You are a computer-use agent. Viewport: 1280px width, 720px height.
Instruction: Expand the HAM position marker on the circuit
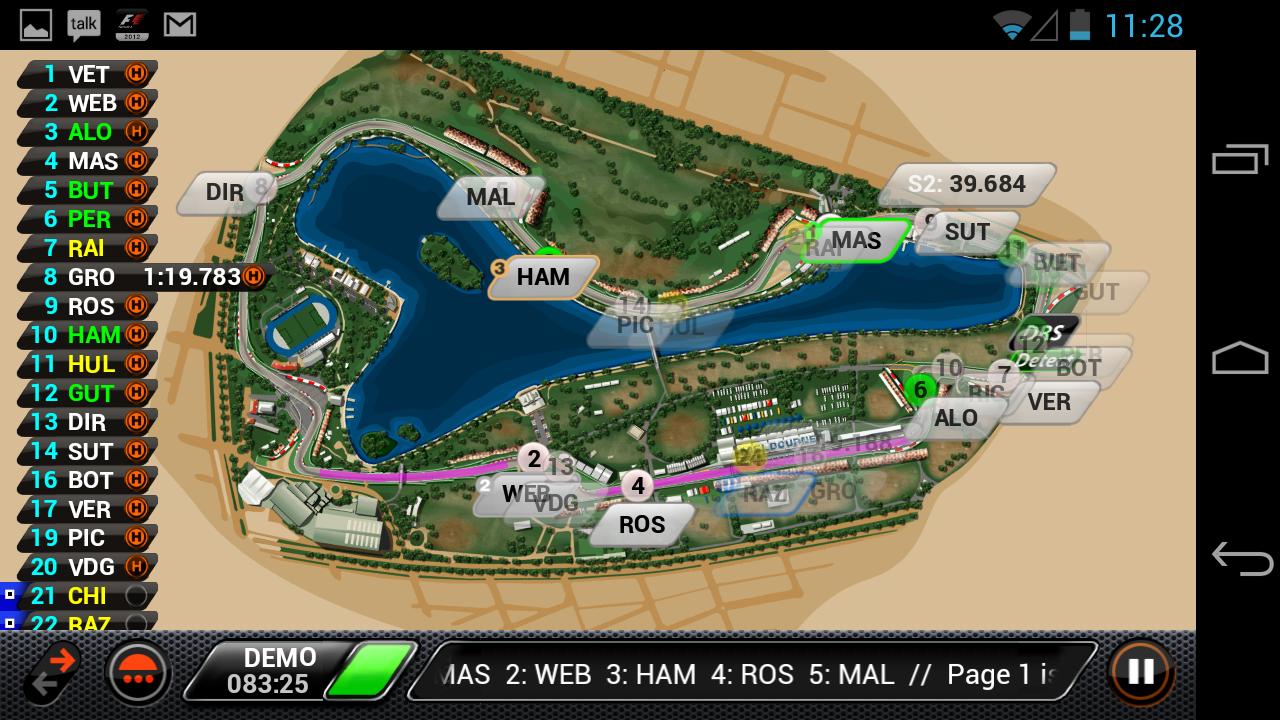541,277
